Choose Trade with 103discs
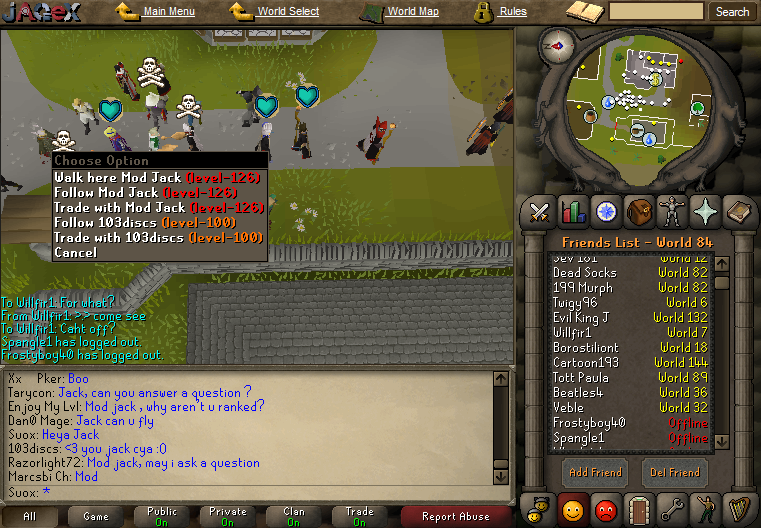 tap(158, 238)
